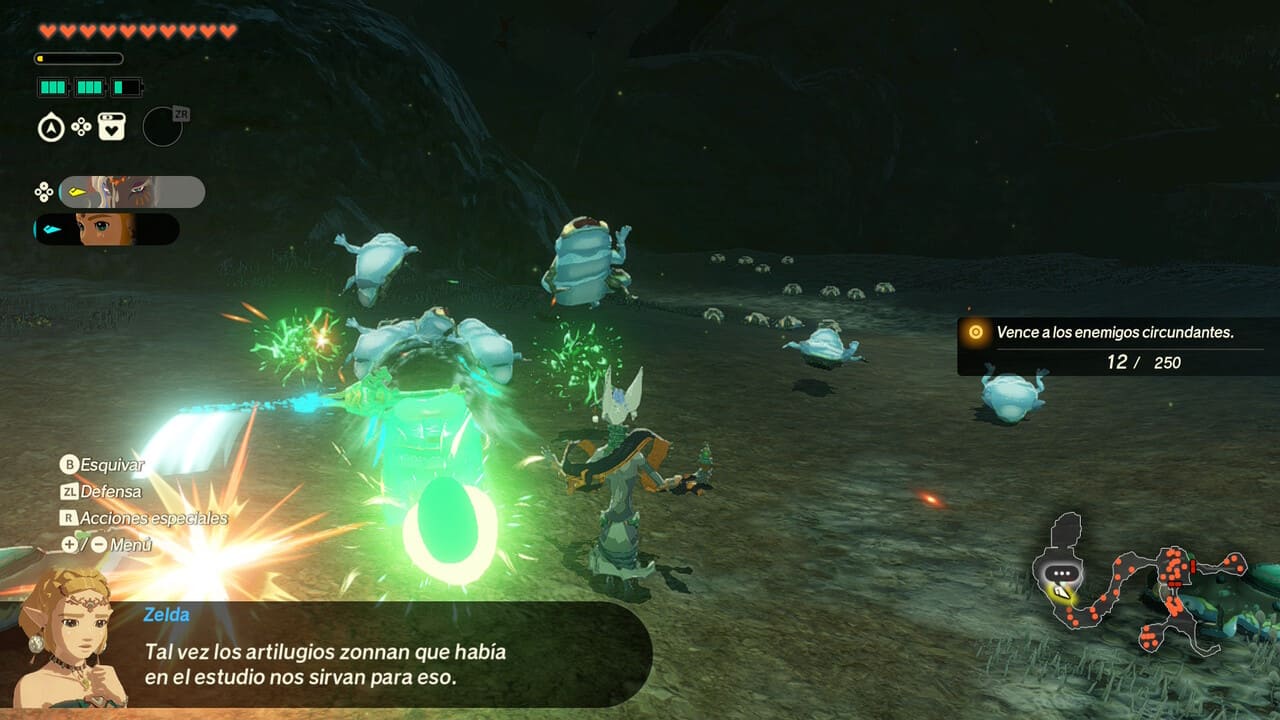This screenshot has width=1280, height=720.
Task: Switch to Zelda's portrait in the character switcher
Action: click(x=107, y=229)
